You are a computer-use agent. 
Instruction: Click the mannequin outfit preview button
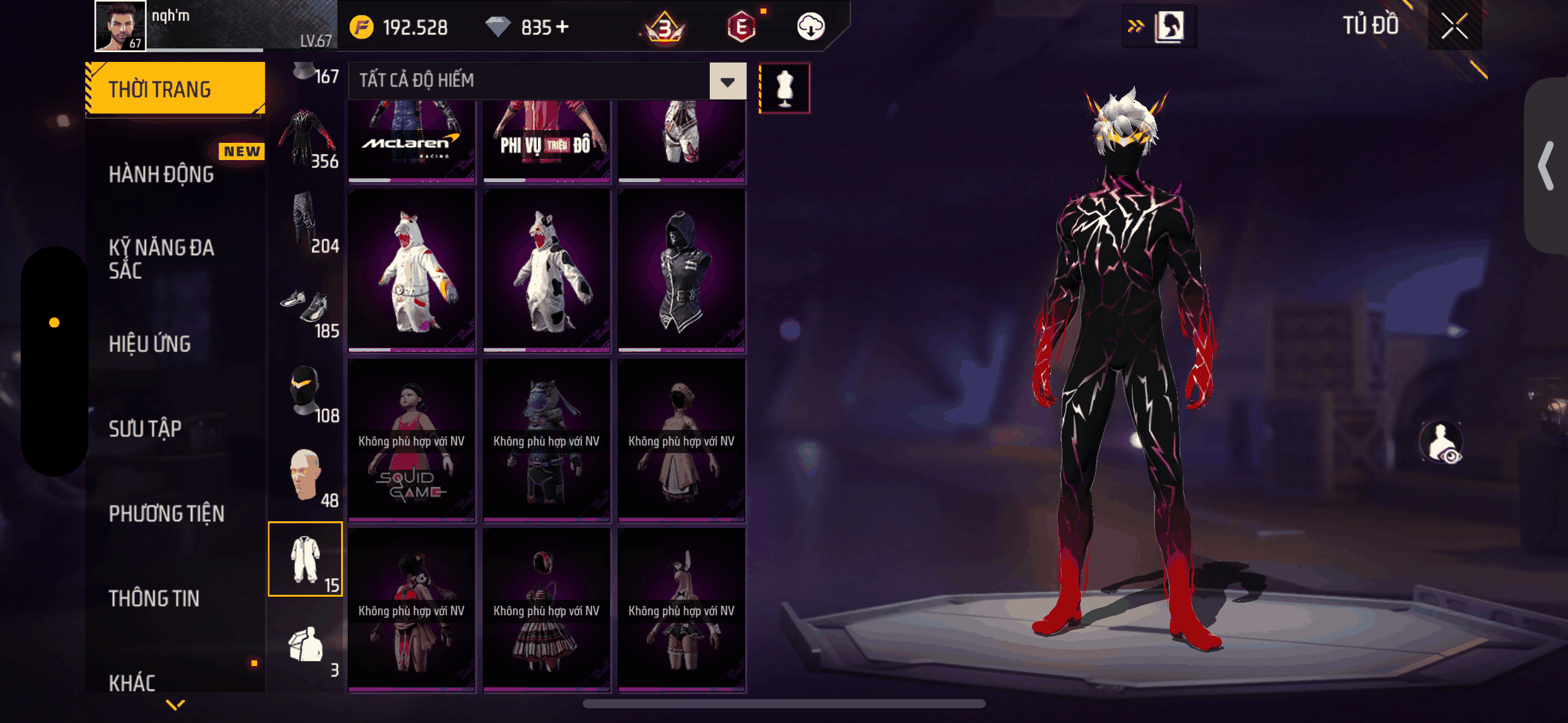pos(784,88)
